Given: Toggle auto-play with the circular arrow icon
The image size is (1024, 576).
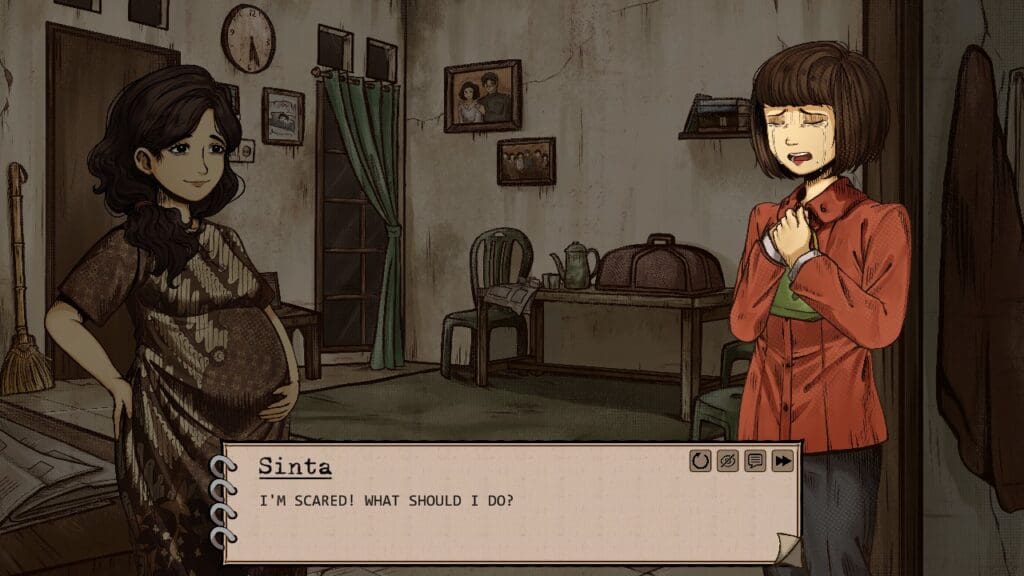Looking at the screenshot, I should click(x=700, y=461).
